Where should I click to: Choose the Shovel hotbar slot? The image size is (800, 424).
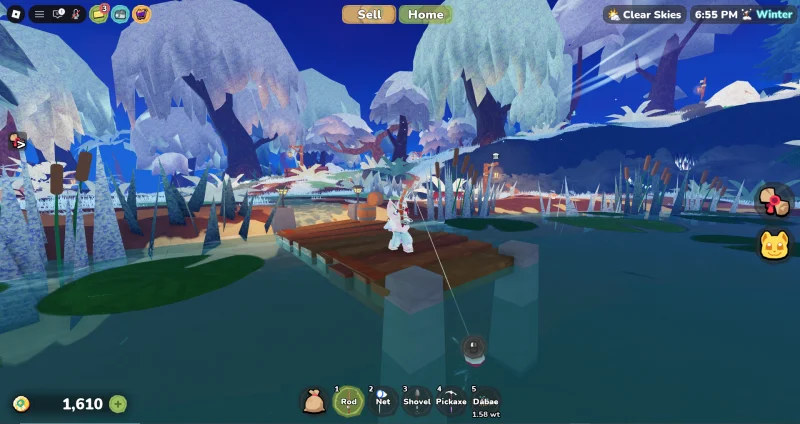[417, 400]
